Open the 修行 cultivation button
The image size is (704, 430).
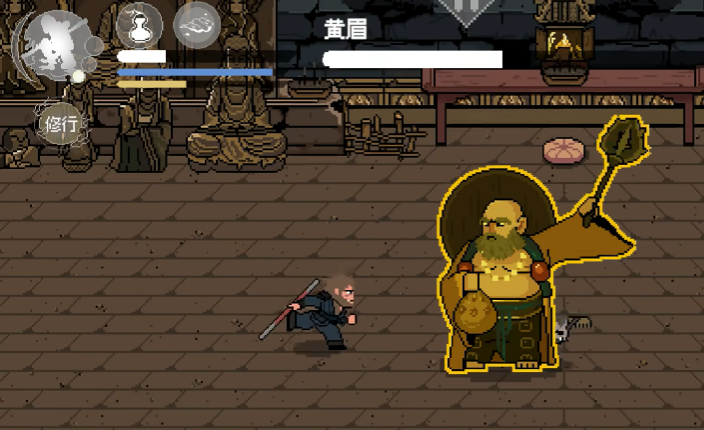pos(62,124)
